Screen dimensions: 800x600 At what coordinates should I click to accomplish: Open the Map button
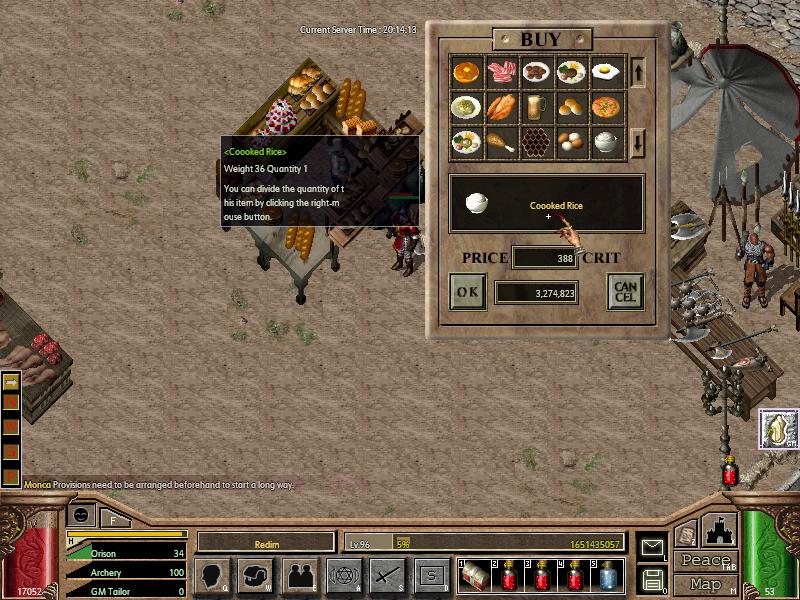click(x=705, y=584)
